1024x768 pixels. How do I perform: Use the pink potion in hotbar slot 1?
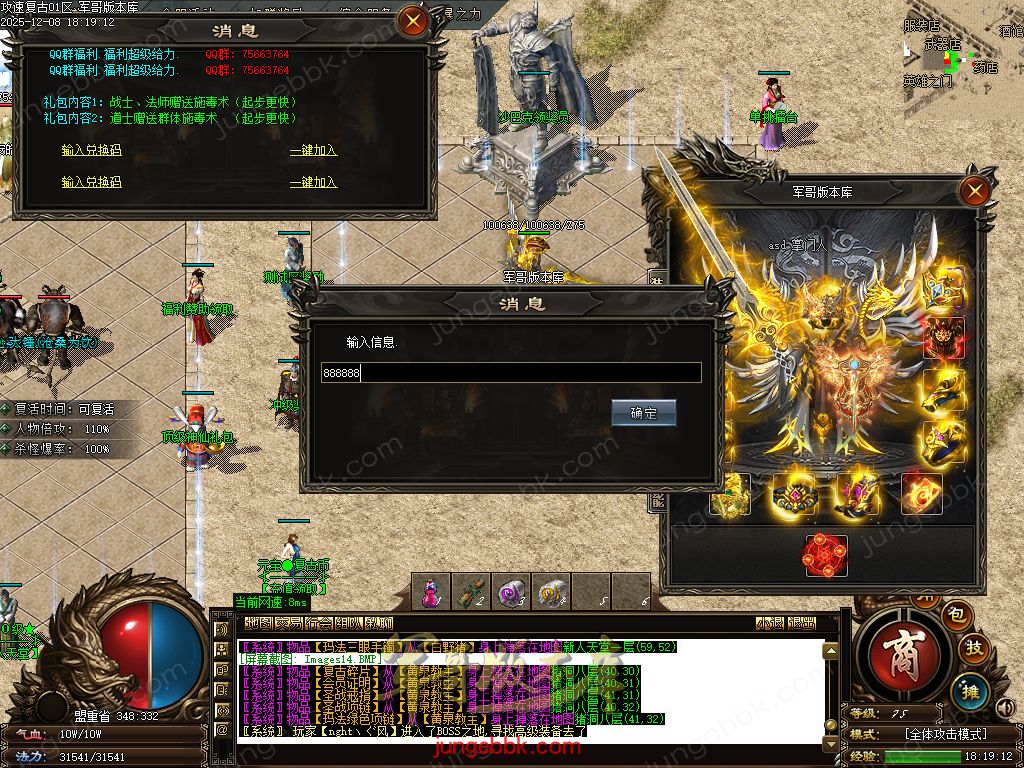click(431, 593)
